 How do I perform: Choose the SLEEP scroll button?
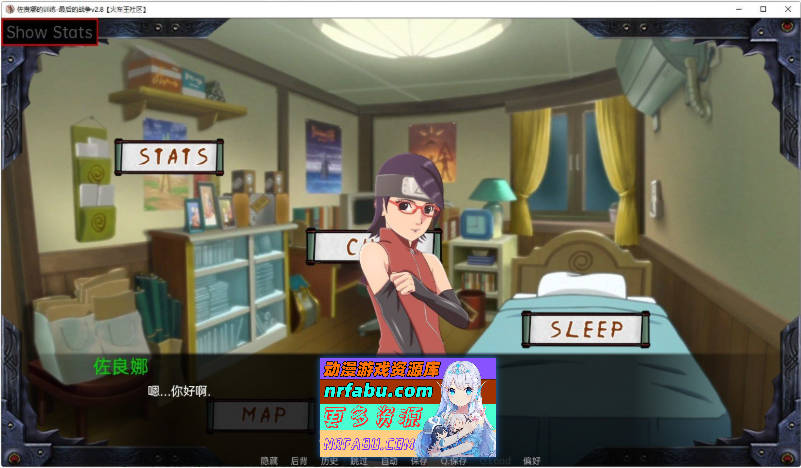tap(586, 328)
